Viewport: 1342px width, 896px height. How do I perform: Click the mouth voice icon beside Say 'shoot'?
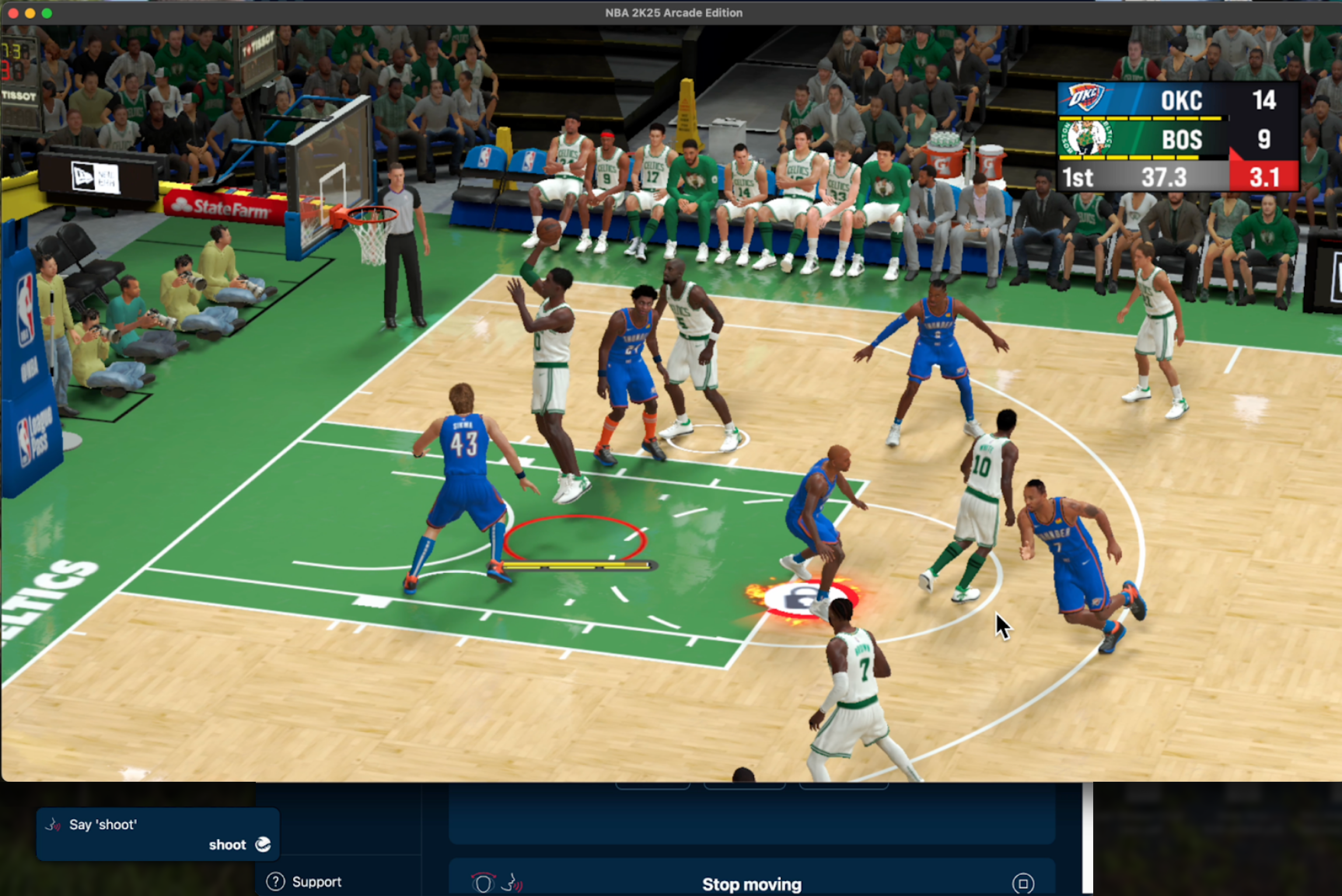coord(52,825)
